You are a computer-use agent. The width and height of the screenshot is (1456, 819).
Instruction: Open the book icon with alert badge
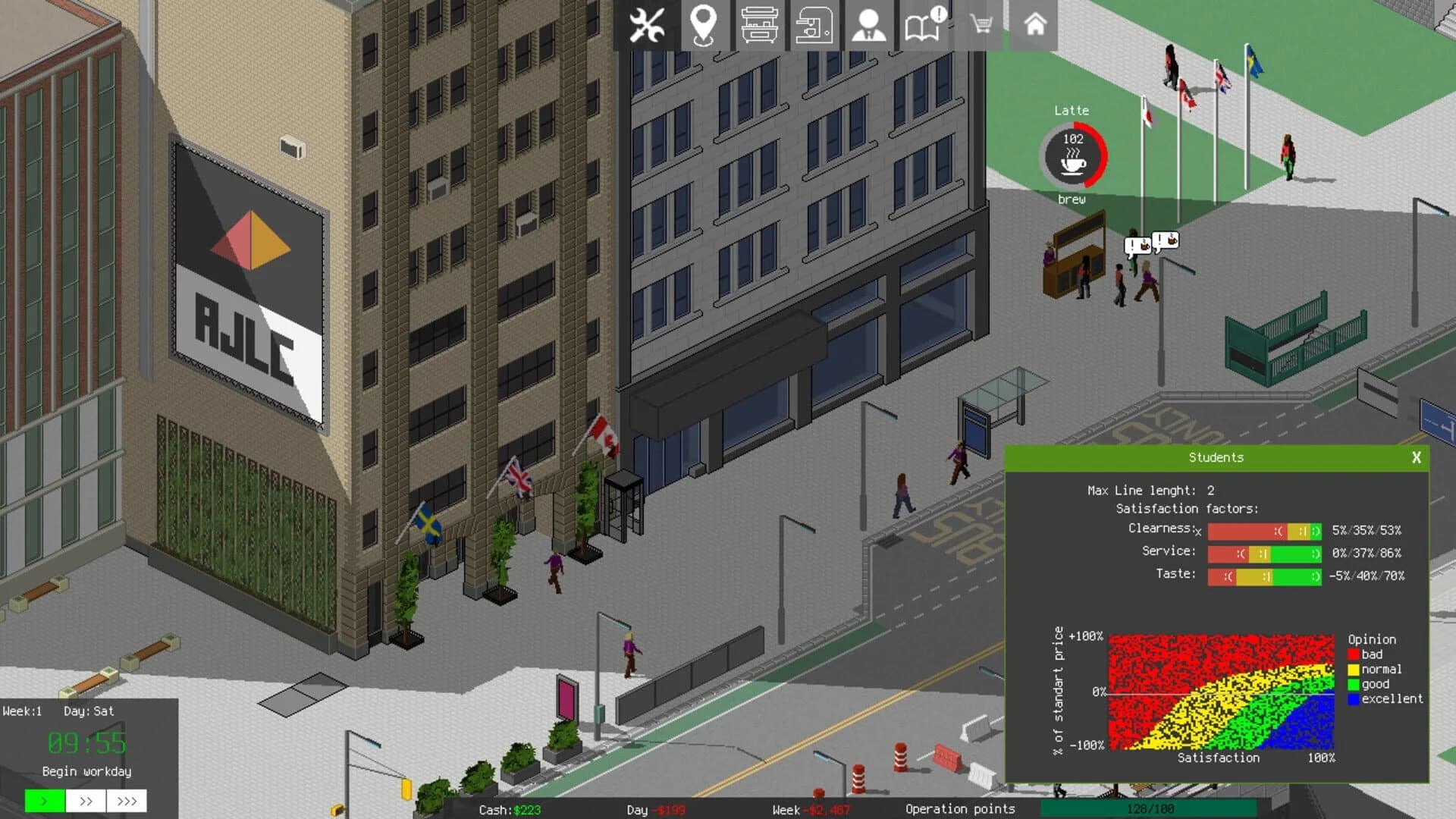(922, 24)
